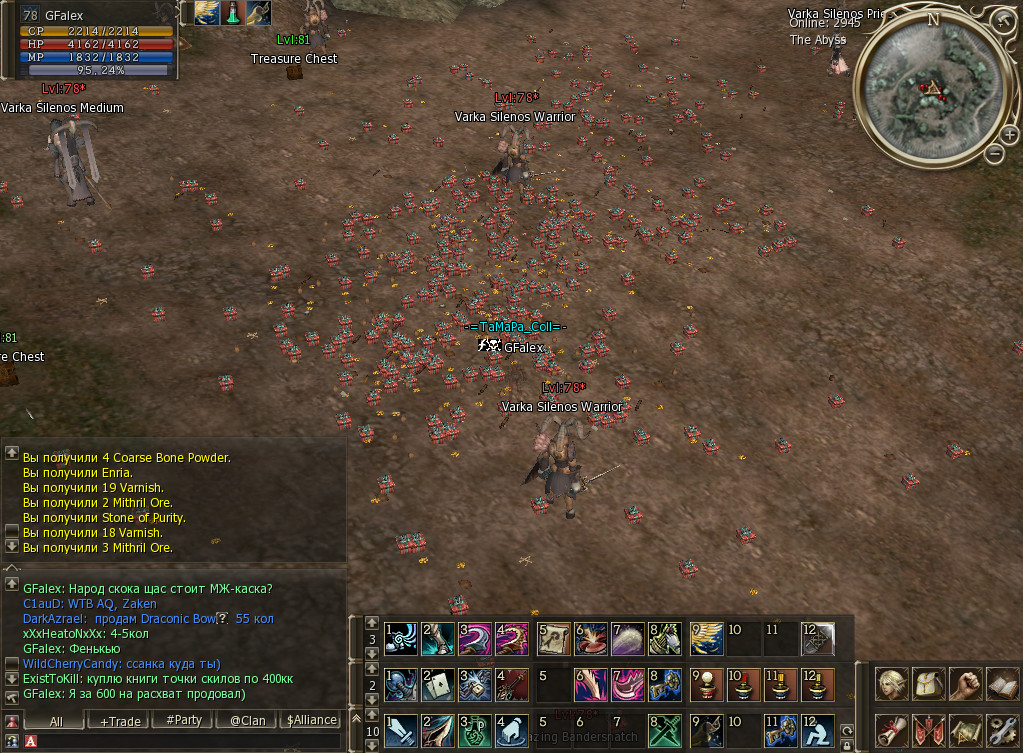This screenshot has height=753, width=1024.
Task: Open the skills book icon
Action: click(x=1002, y=684)
